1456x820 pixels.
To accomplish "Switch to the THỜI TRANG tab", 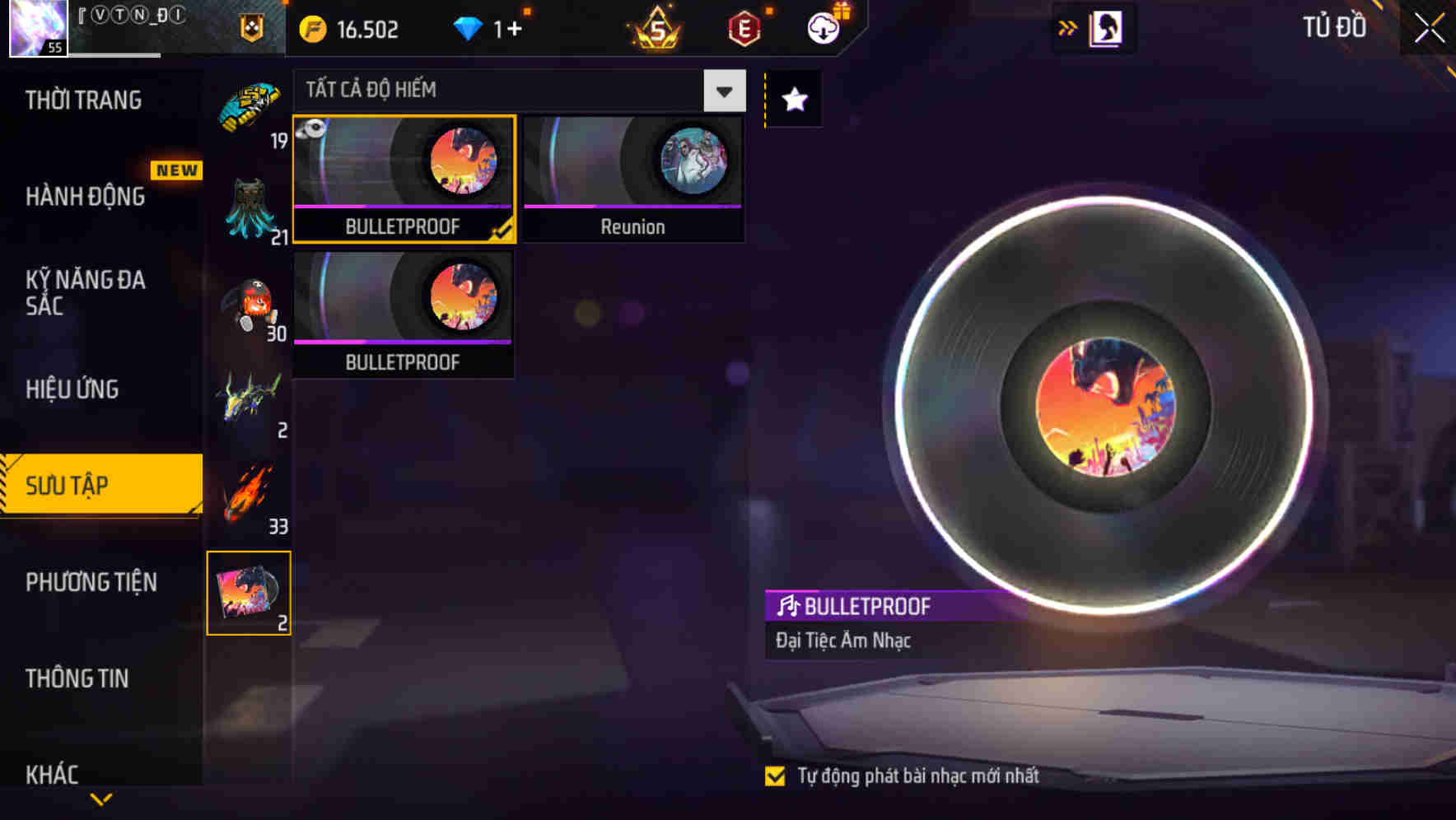I will pyautogui.click(x=82, y=99).
